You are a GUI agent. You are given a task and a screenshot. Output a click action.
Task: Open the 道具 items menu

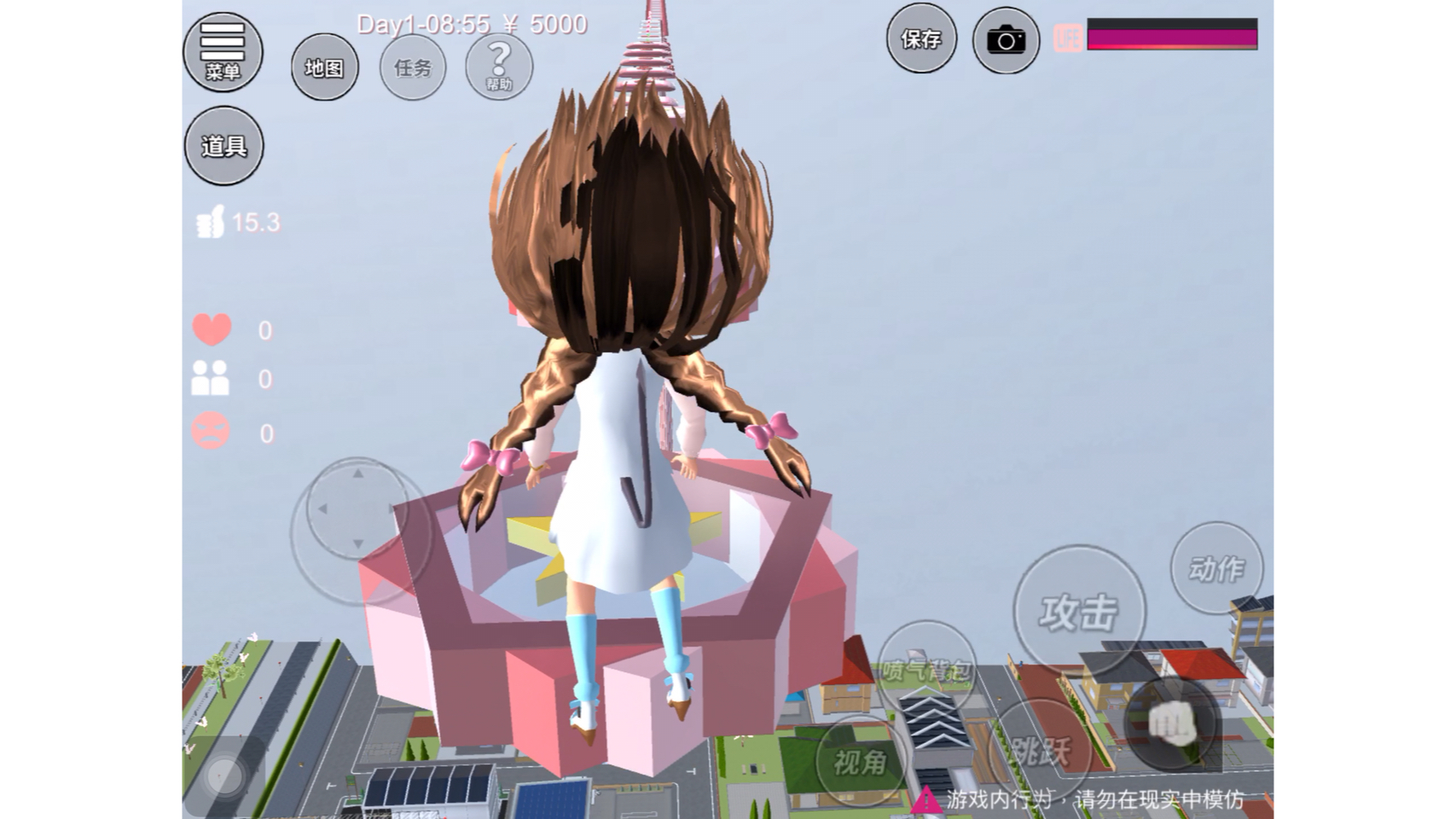(223, 146)
